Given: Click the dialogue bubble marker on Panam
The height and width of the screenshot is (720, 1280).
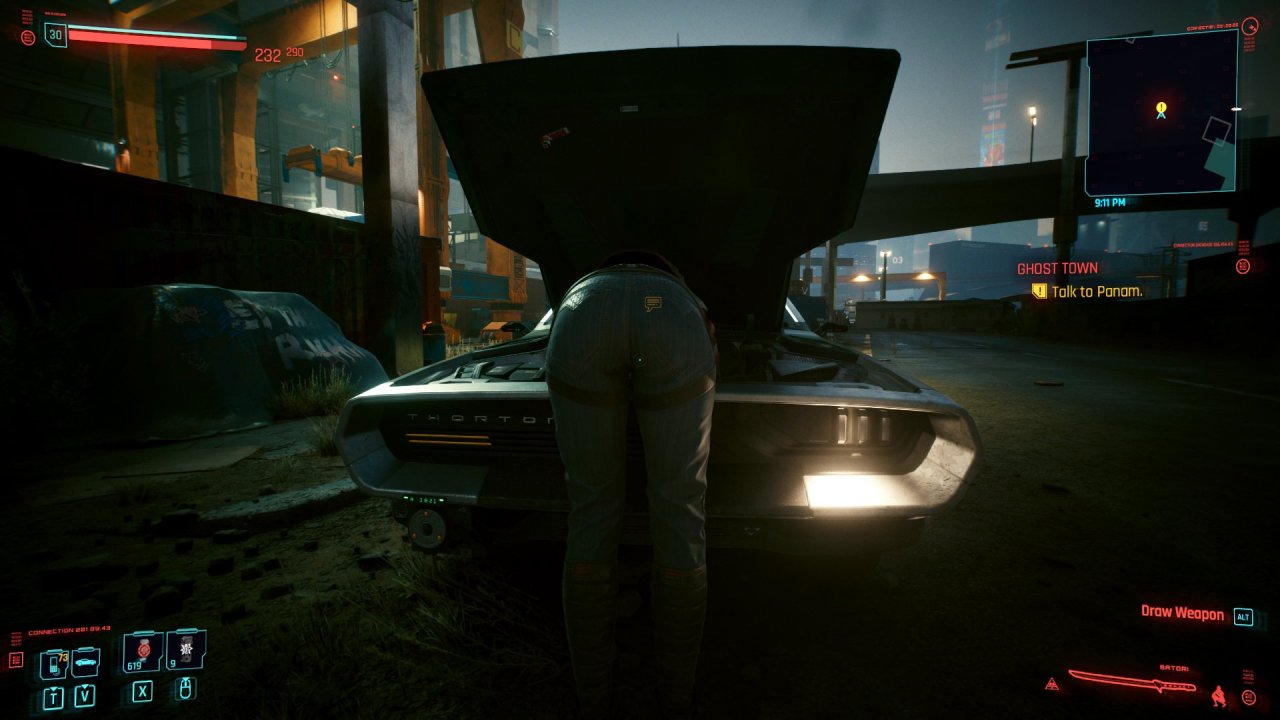Looking at the screenshot, I should (653, 302).
